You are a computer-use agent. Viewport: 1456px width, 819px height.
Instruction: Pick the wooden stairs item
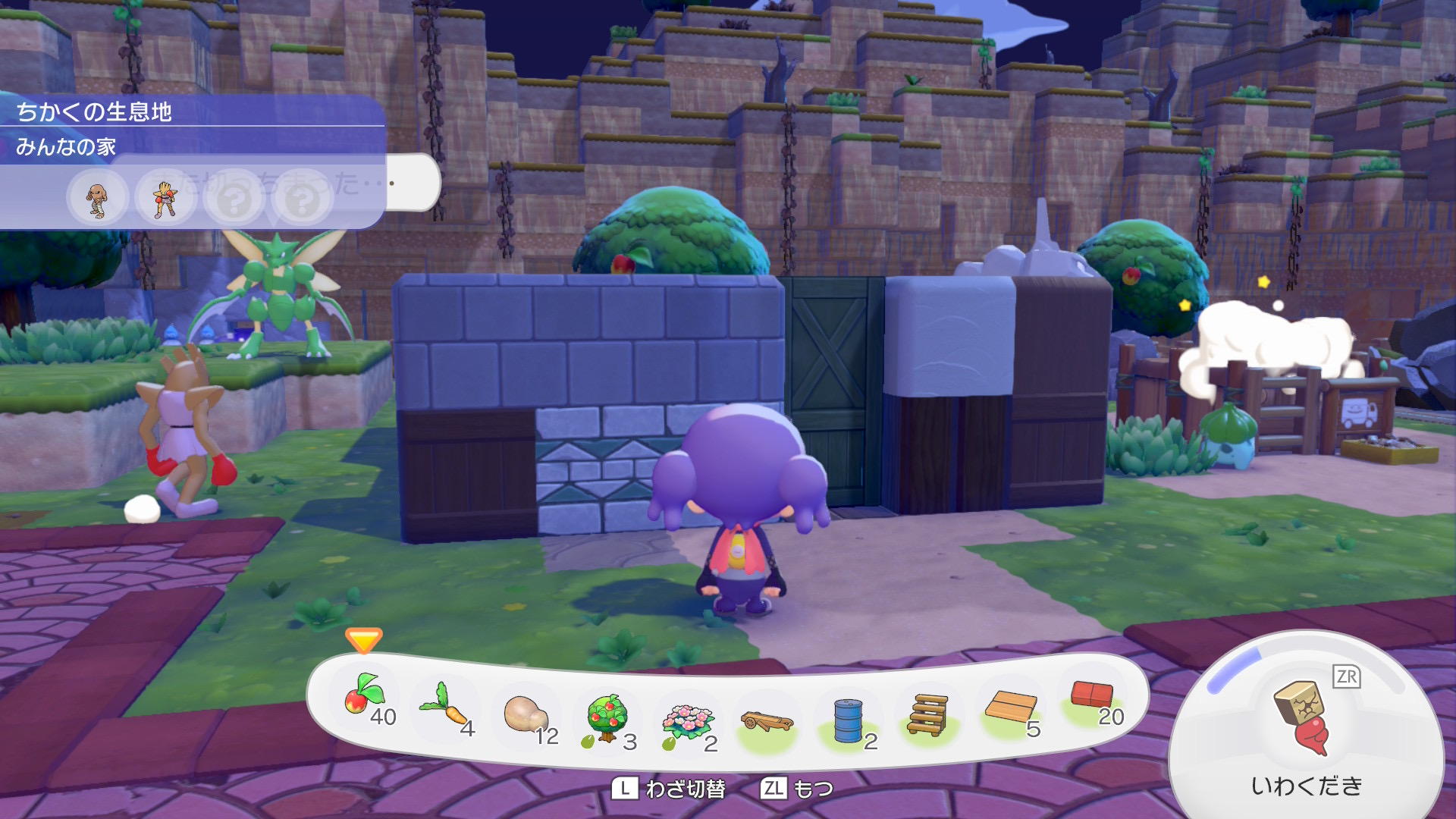[927, 715]
